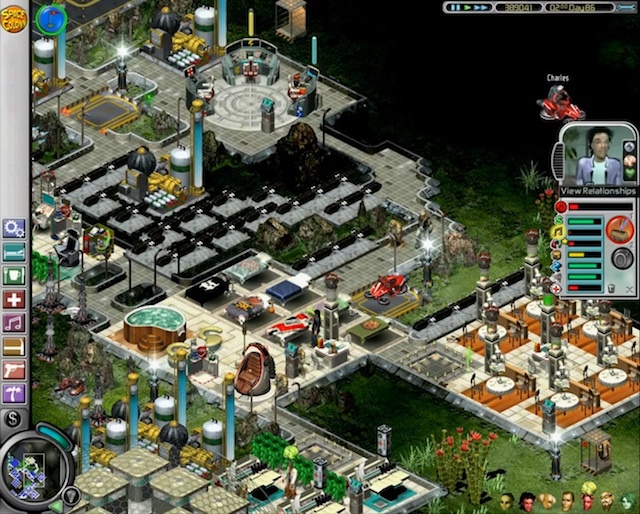Viewport: 640px width, 514px height.
Task: Pause the game with the pause button
Action: coord(452,7)
